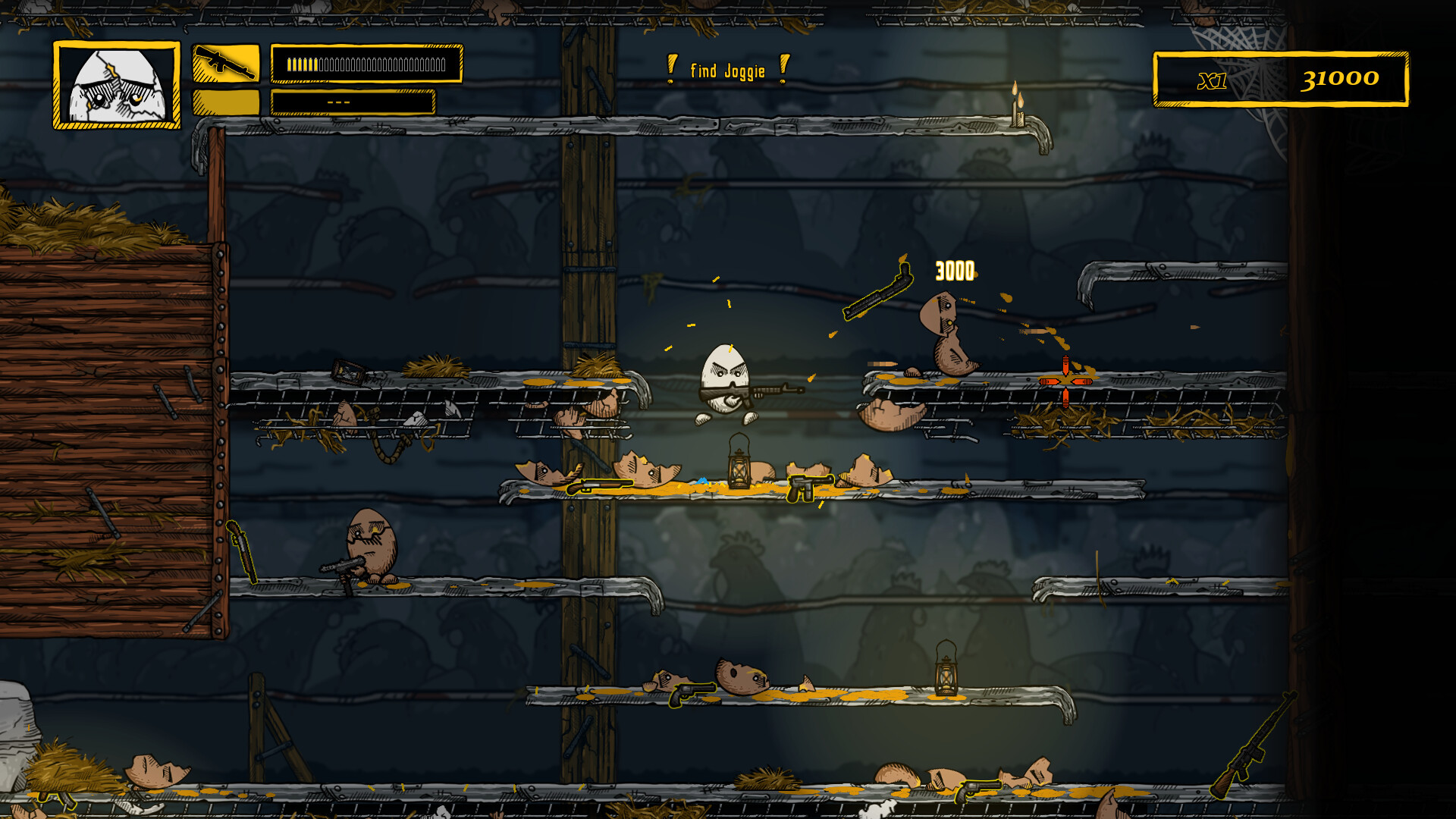Image resolution: width=1456 pixels, height=819 pixels.
Task: Click the ammo progress bar
Action: click(368, 66)
